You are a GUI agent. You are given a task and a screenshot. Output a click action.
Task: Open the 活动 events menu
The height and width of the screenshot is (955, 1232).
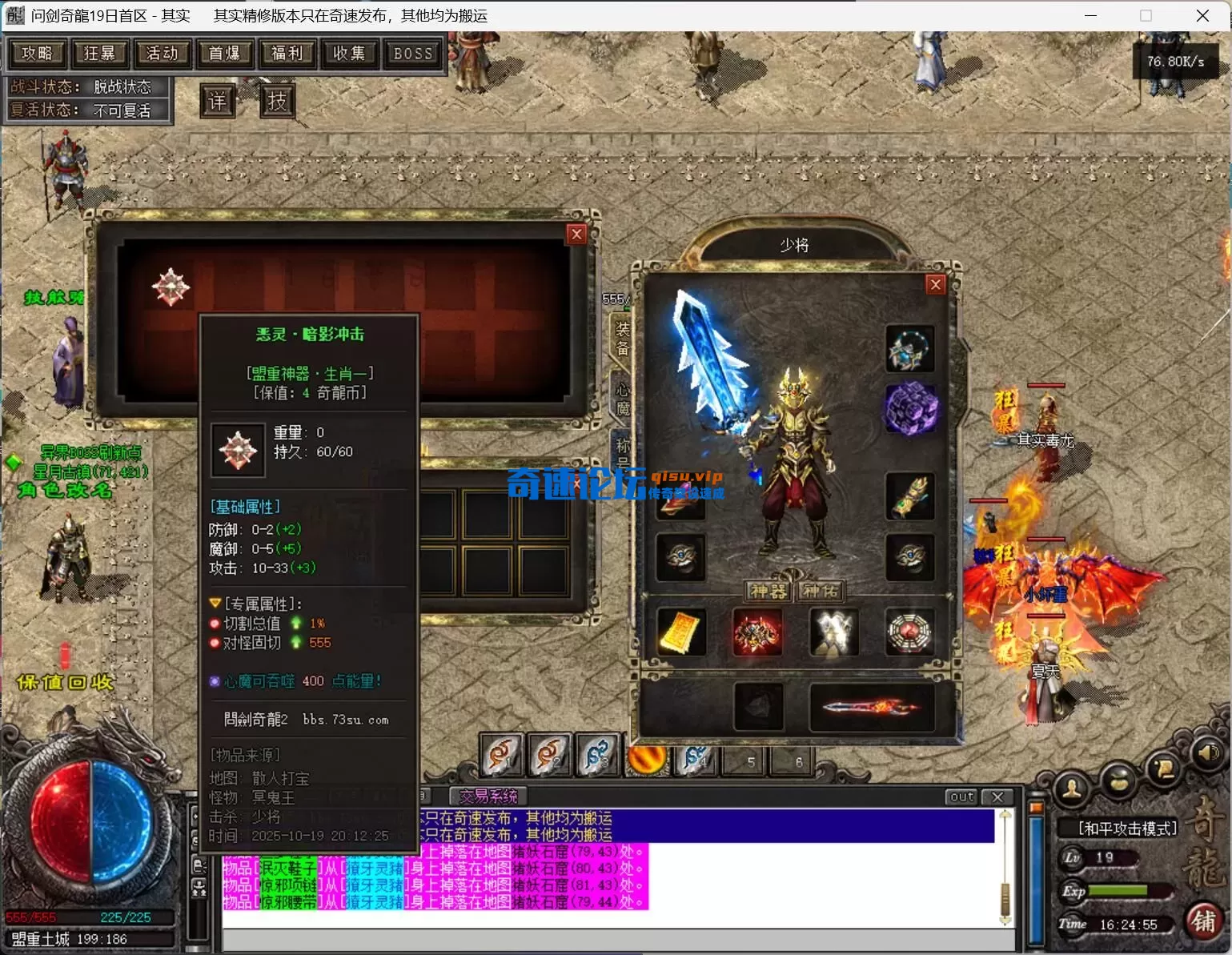pos(162,54)
